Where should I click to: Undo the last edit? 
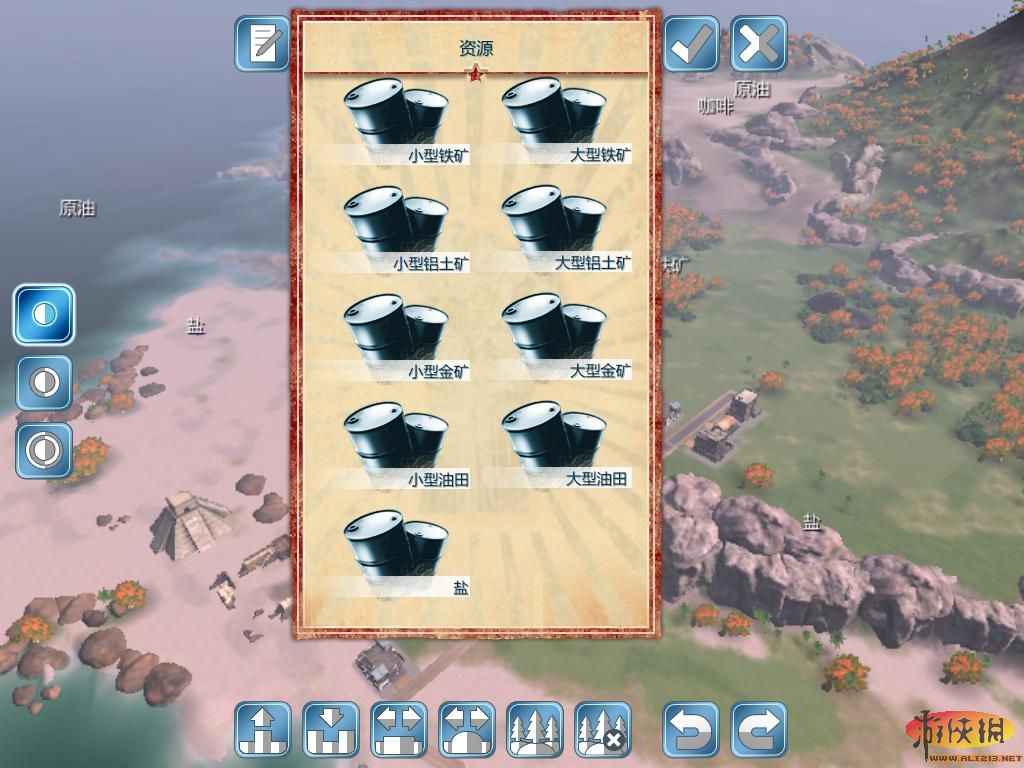click(691, 729)
